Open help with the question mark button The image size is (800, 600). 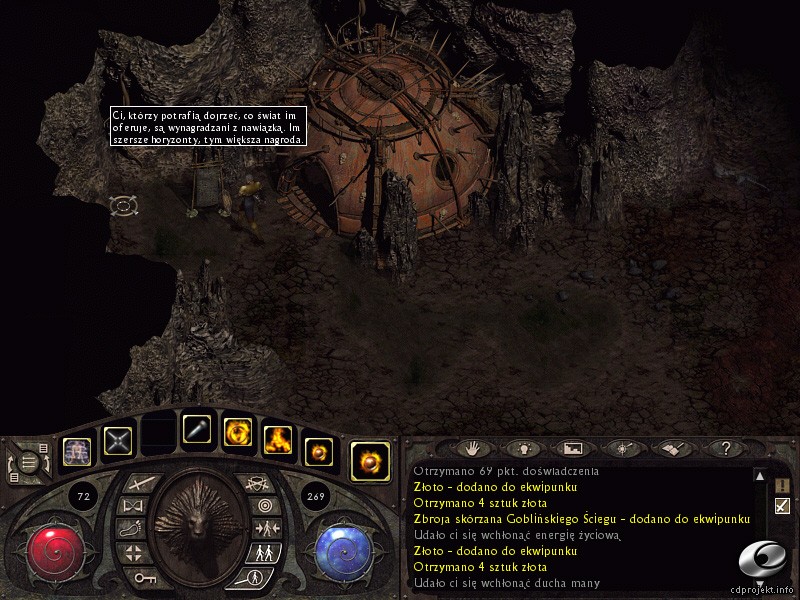(726, 449)
